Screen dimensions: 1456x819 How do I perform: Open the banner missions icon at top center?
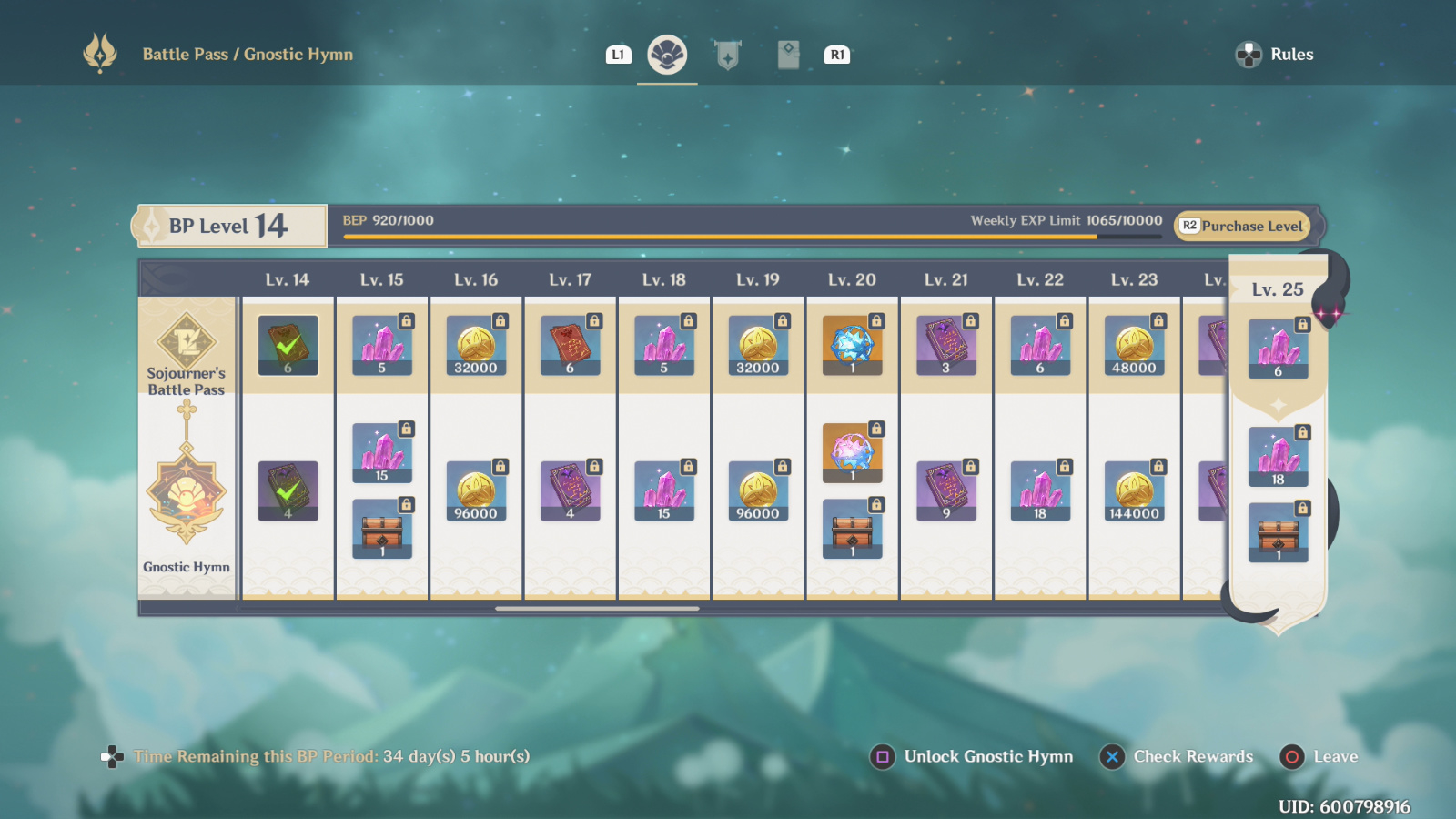tap(728, 54)
